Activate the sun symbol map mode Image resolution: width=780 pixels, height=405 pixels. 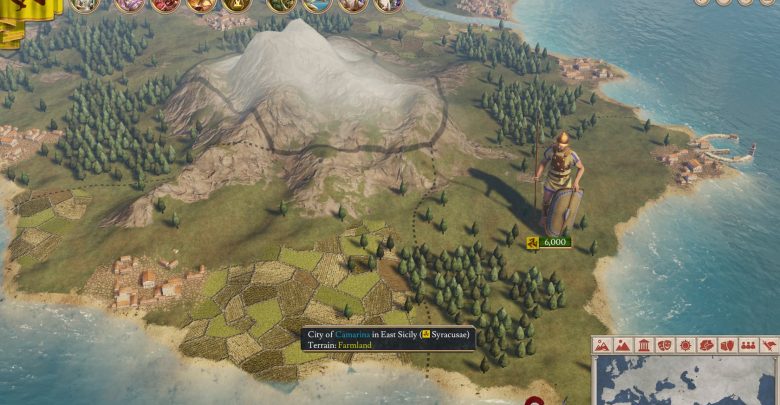685,346
